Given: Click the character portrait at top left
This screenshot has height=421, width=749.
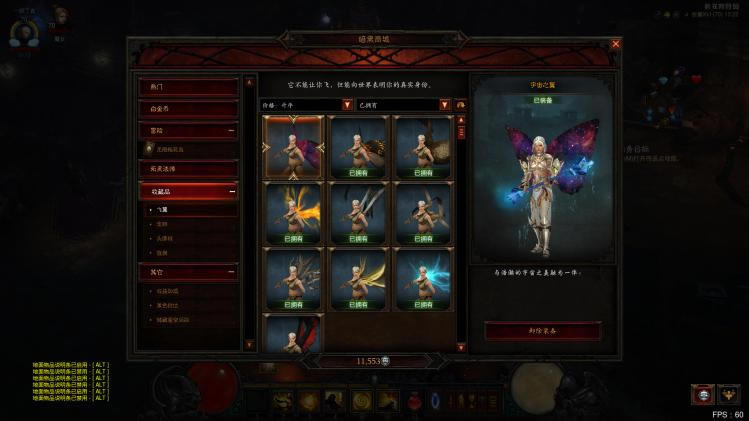Looking at the screenshot, I should tap(60, 18).
